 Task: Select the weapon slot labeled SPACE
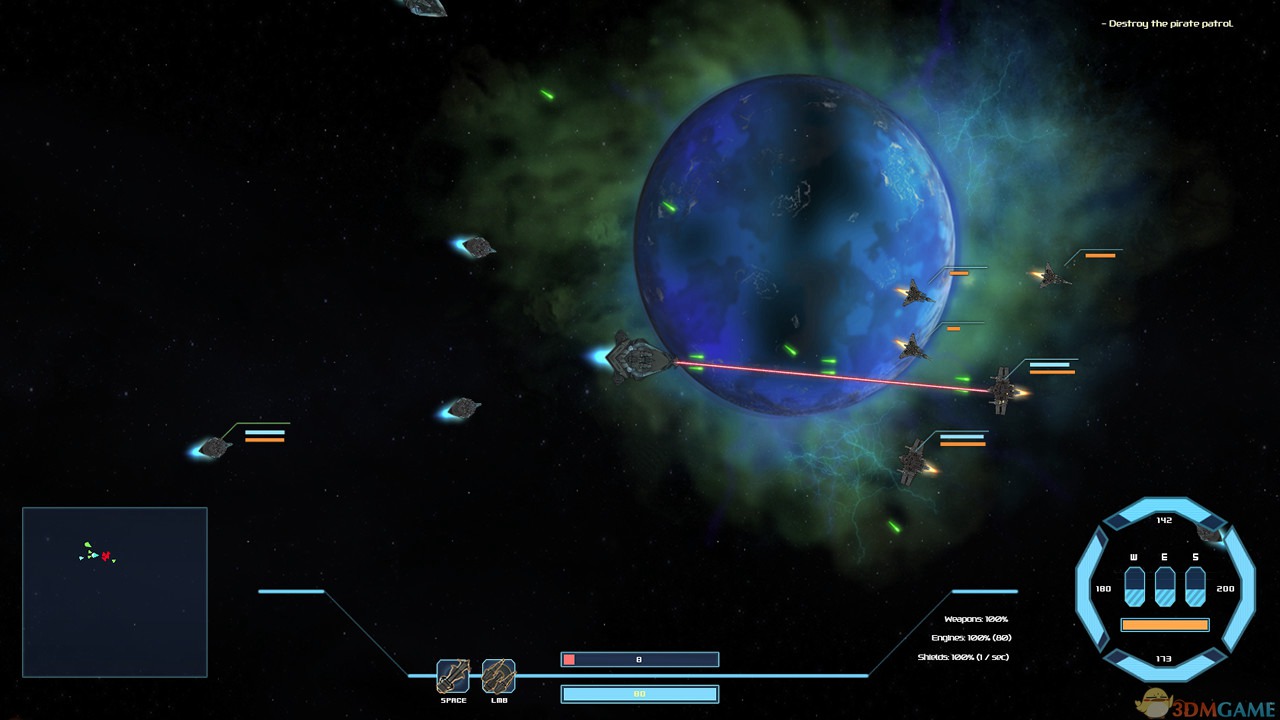(x=453, y=676)
